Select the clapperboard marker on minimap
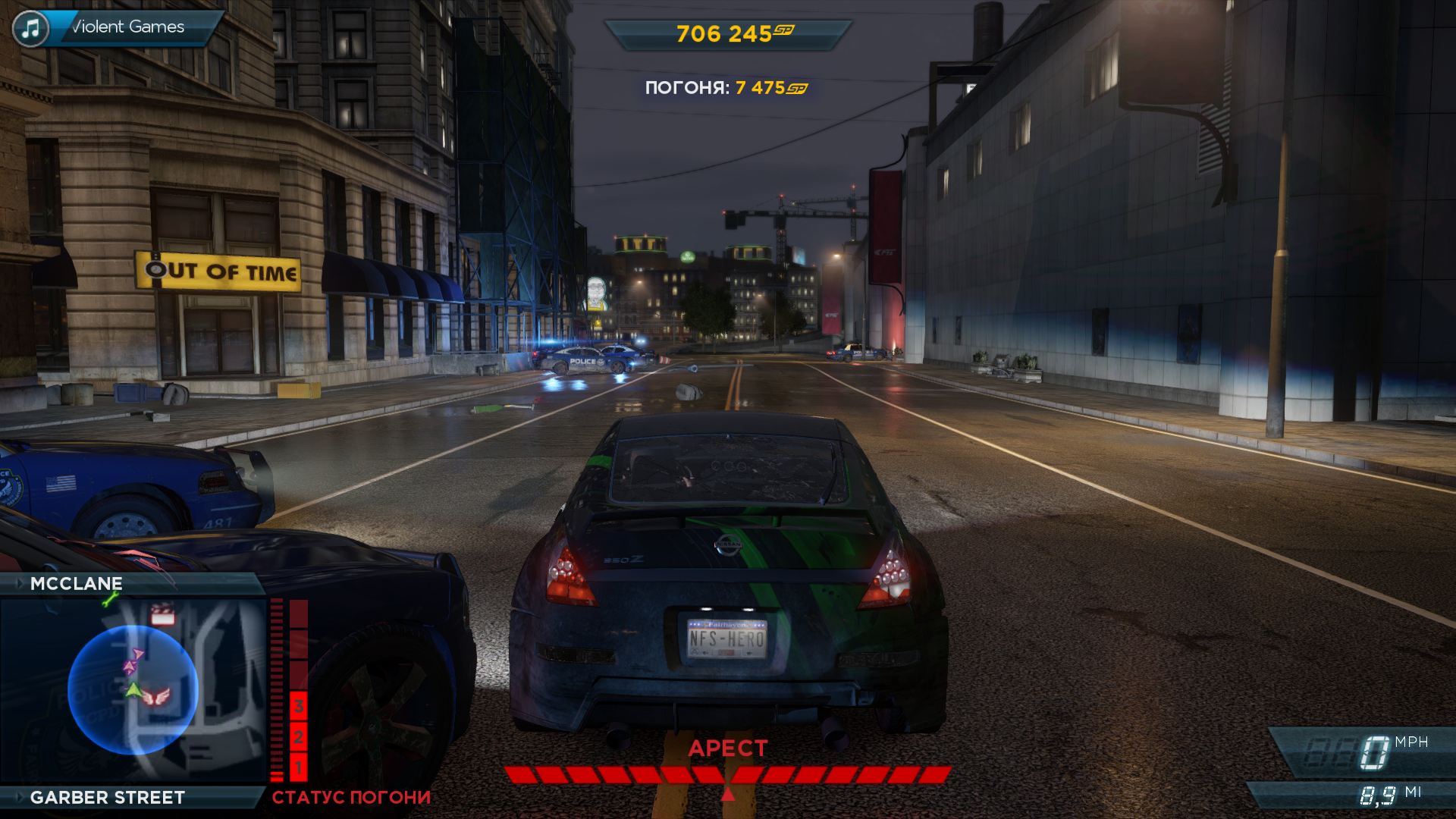This screenshot has height=819, width=1456. (162, 614)
